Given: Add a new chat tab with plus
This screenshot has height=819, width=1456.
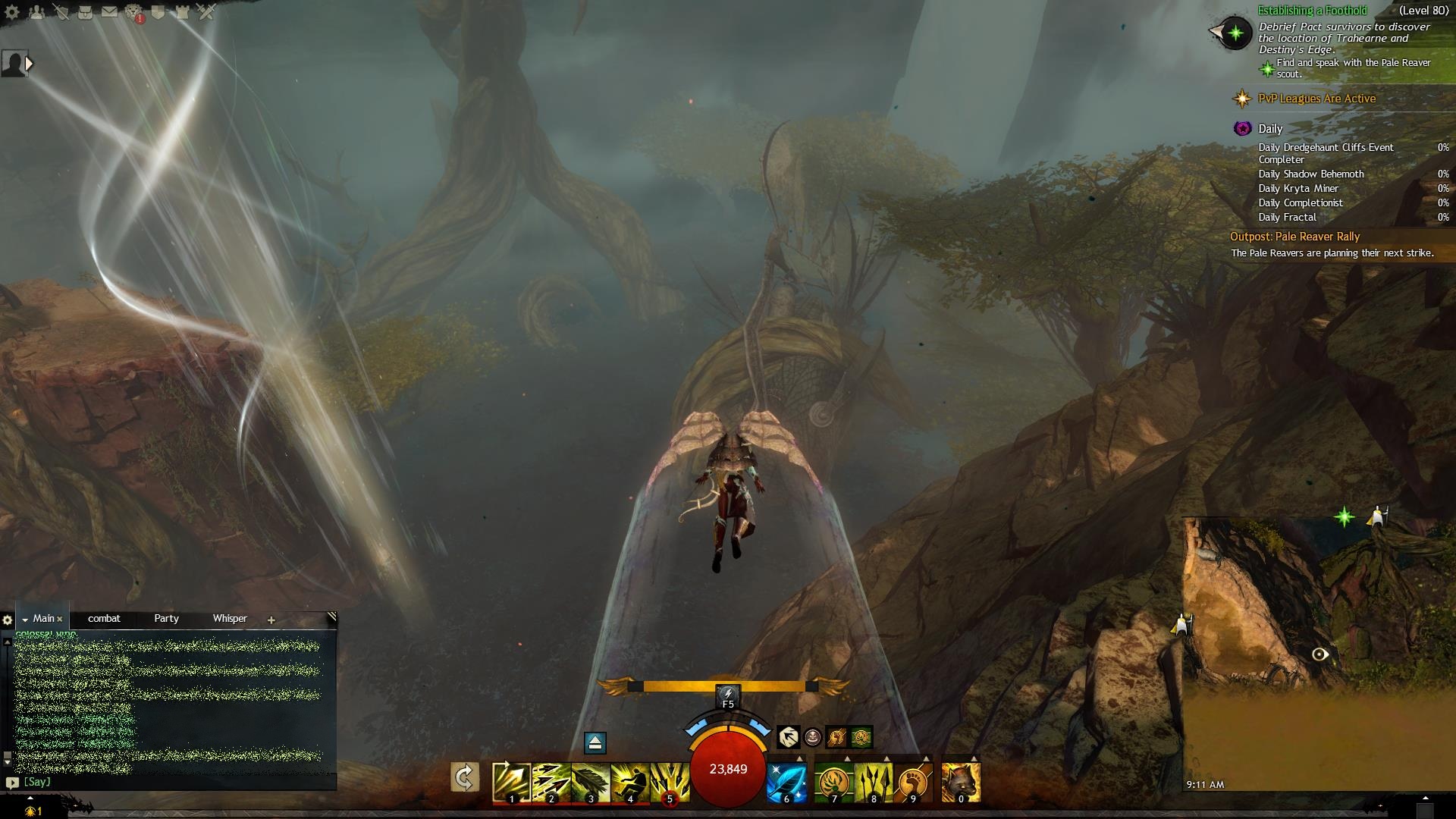Looking at the screenshot, I should click(271, 620).
